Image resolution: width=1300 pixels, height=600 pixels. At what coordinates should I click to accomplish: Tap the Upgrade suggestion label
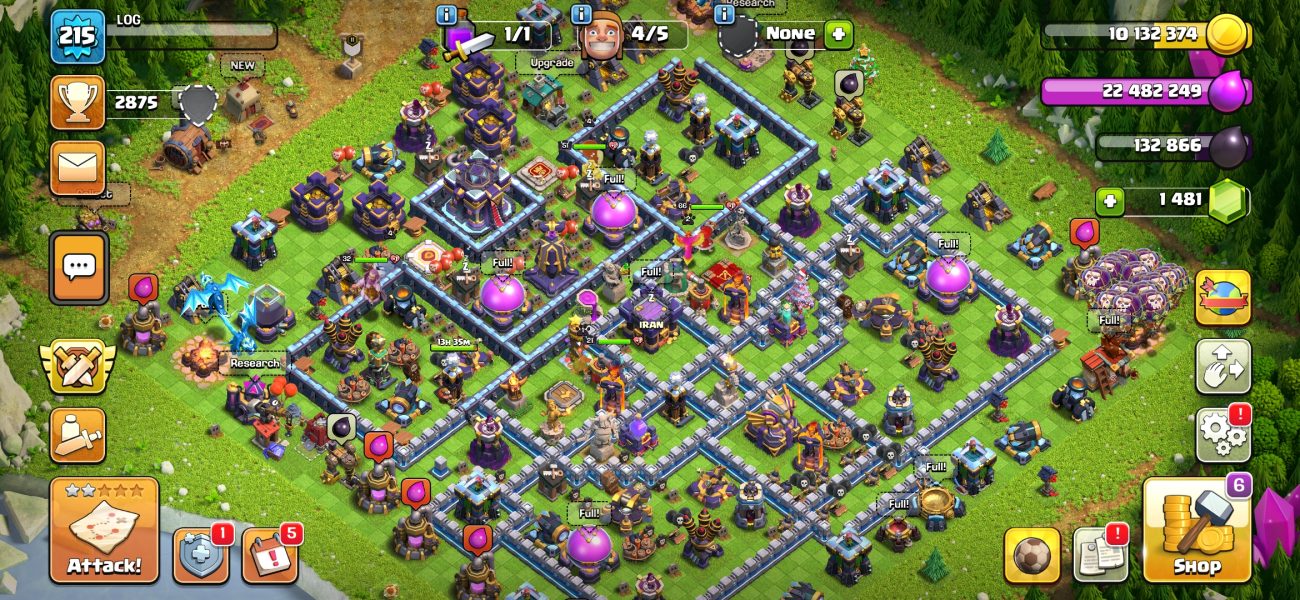551,63
